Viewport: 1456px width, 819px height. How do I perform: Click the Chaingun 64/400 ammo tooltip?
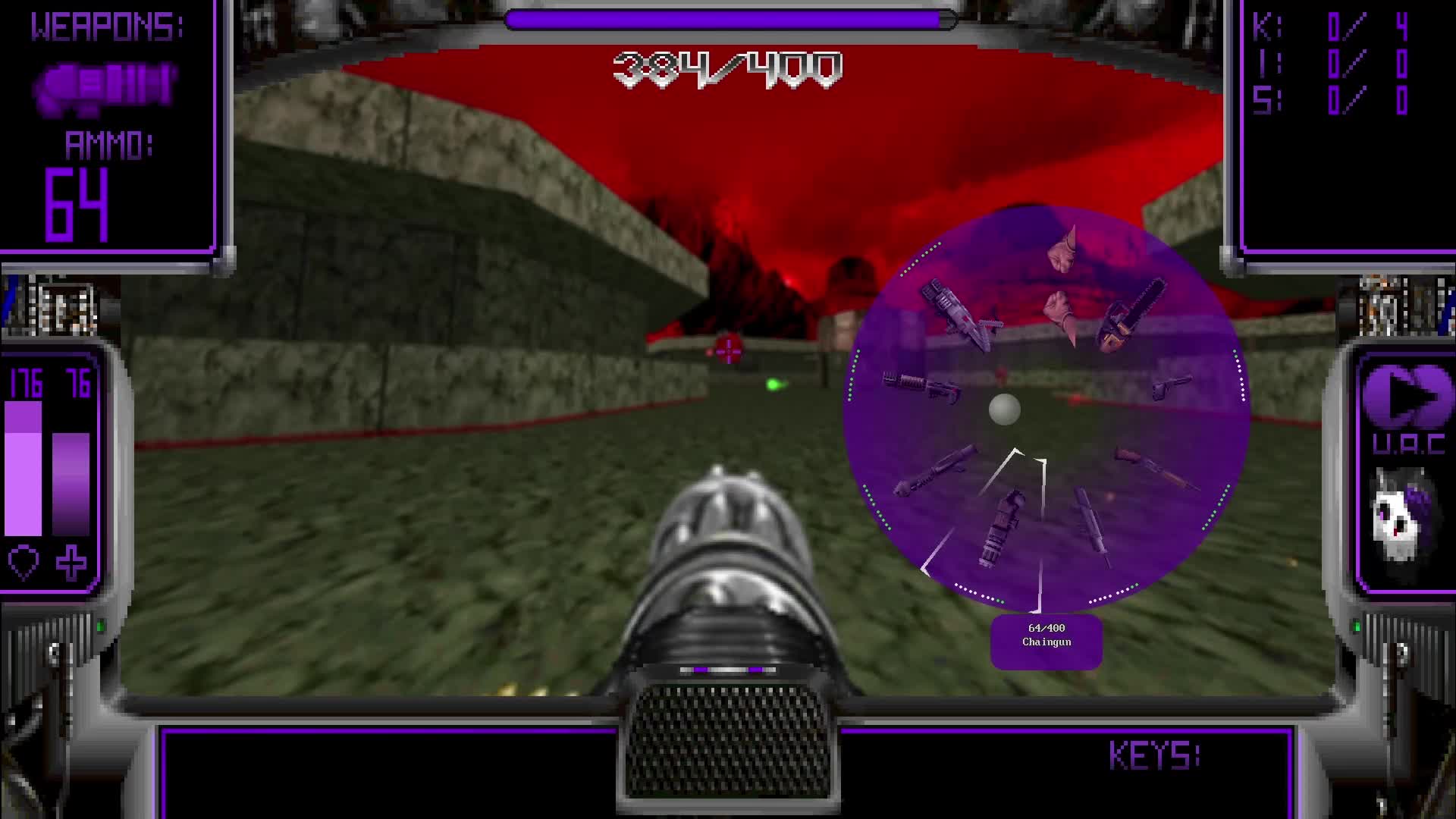[x=1046, y=639]
